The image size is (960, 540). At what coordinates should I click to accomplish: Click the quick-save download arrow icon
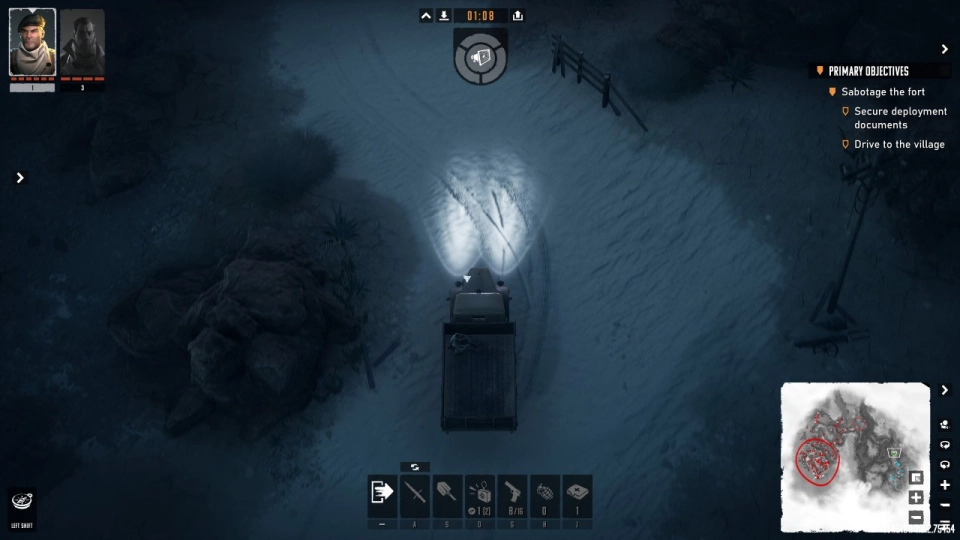[x=444, y=16]
